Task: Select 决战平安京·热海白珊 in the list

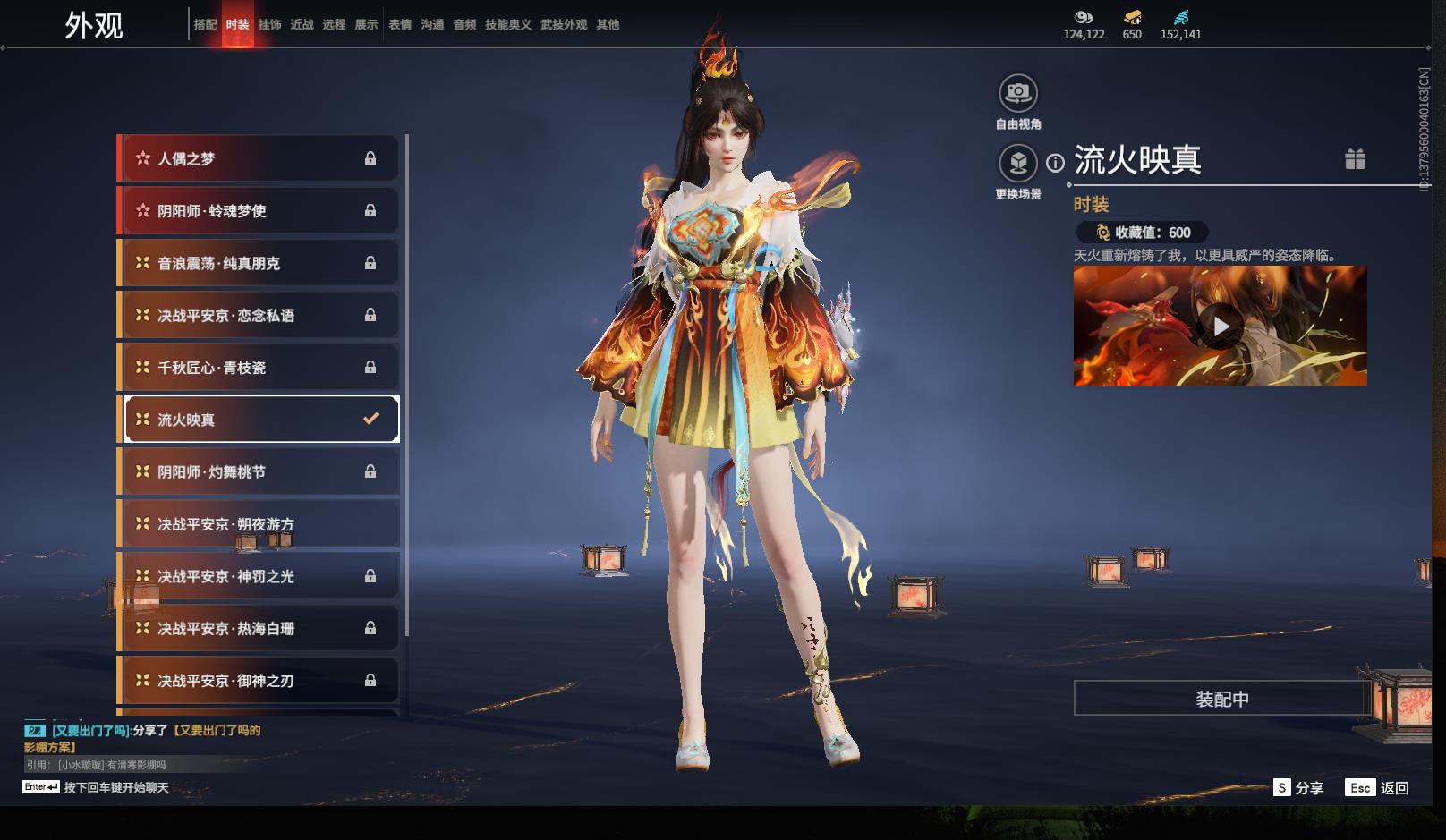Action: pos(259,629)
